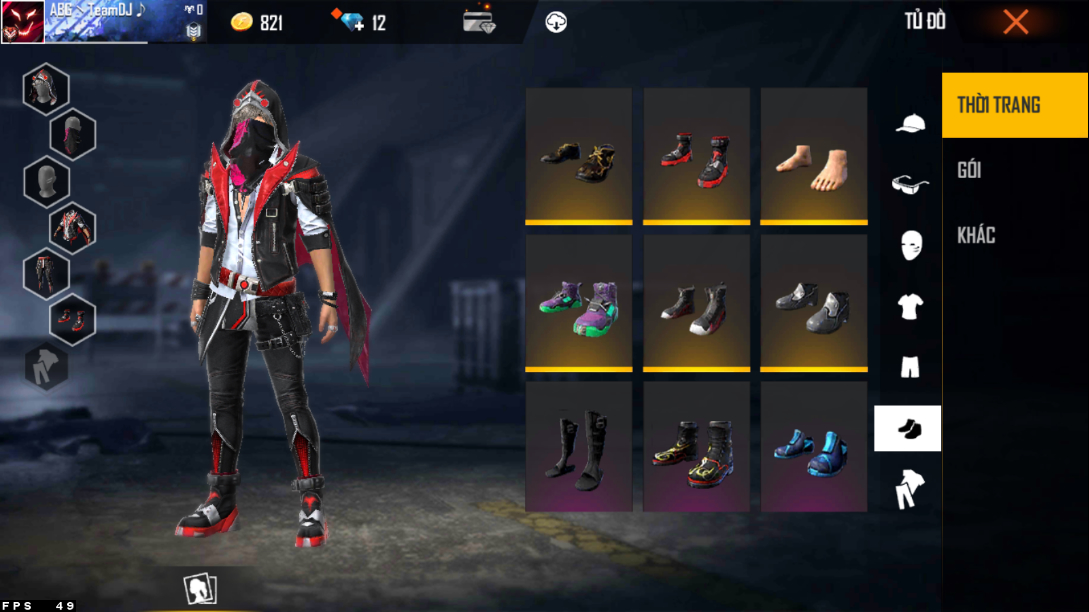Switch to the shorts bottoms category
The width and height of the screenshot is (1089, 612).
click(x=909, y=367)
